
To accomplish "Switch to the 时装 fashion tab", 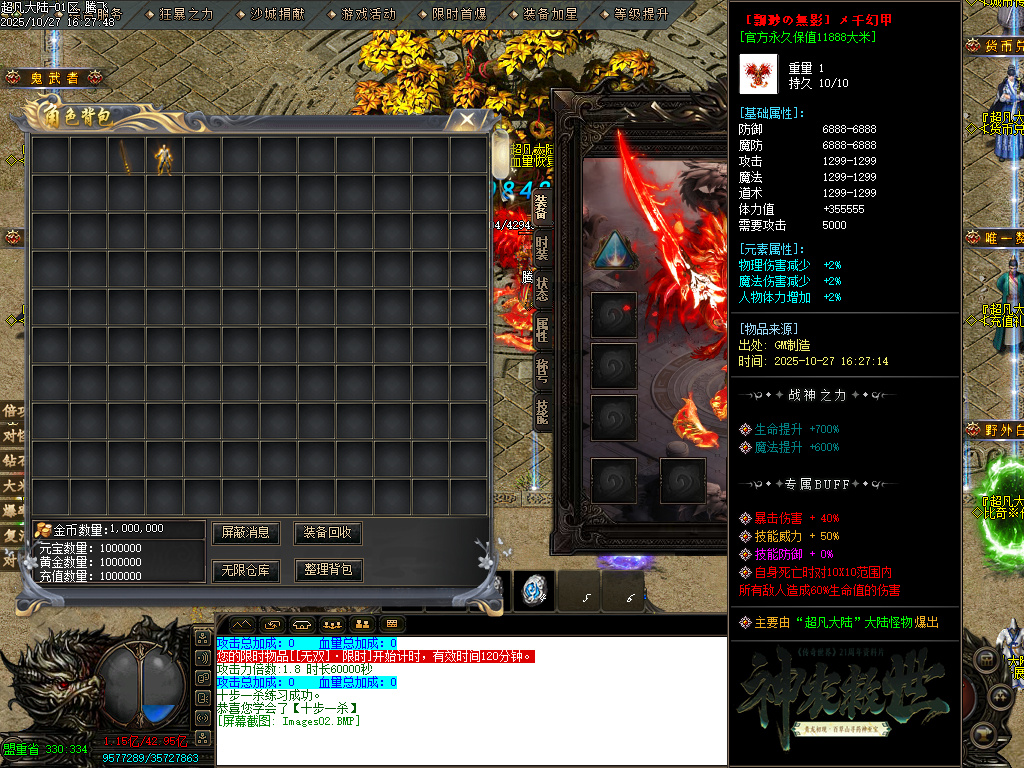I will point(541,249).
